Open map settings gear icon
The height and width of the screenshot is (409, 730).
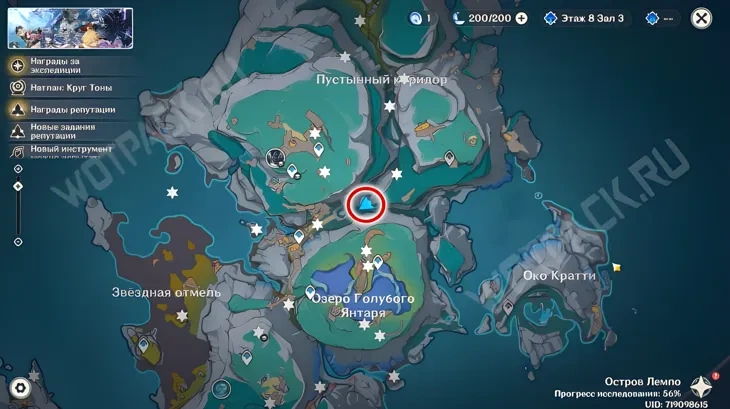(x=20, y=388)
